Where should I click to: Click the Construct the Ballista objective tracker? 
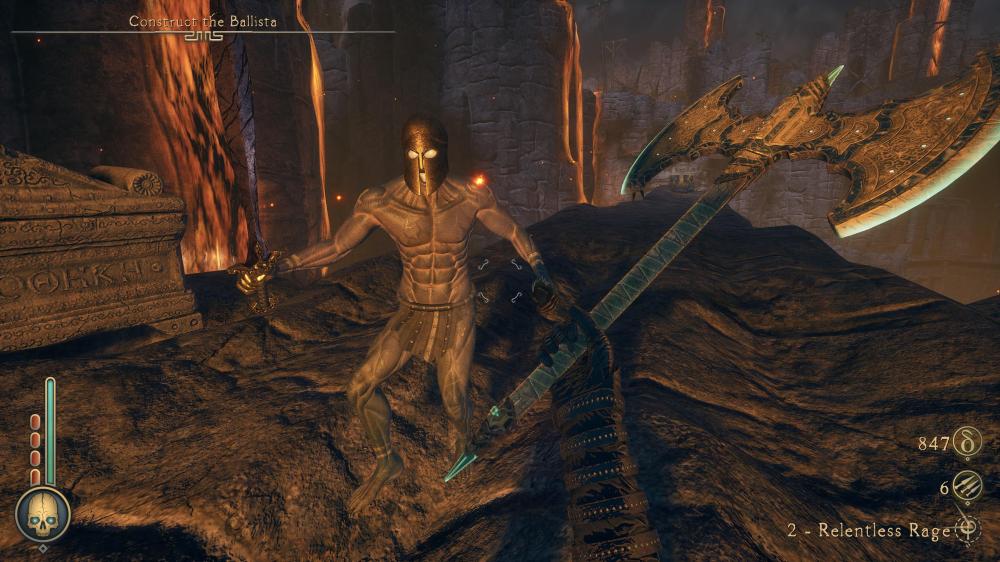coord(203,21)
